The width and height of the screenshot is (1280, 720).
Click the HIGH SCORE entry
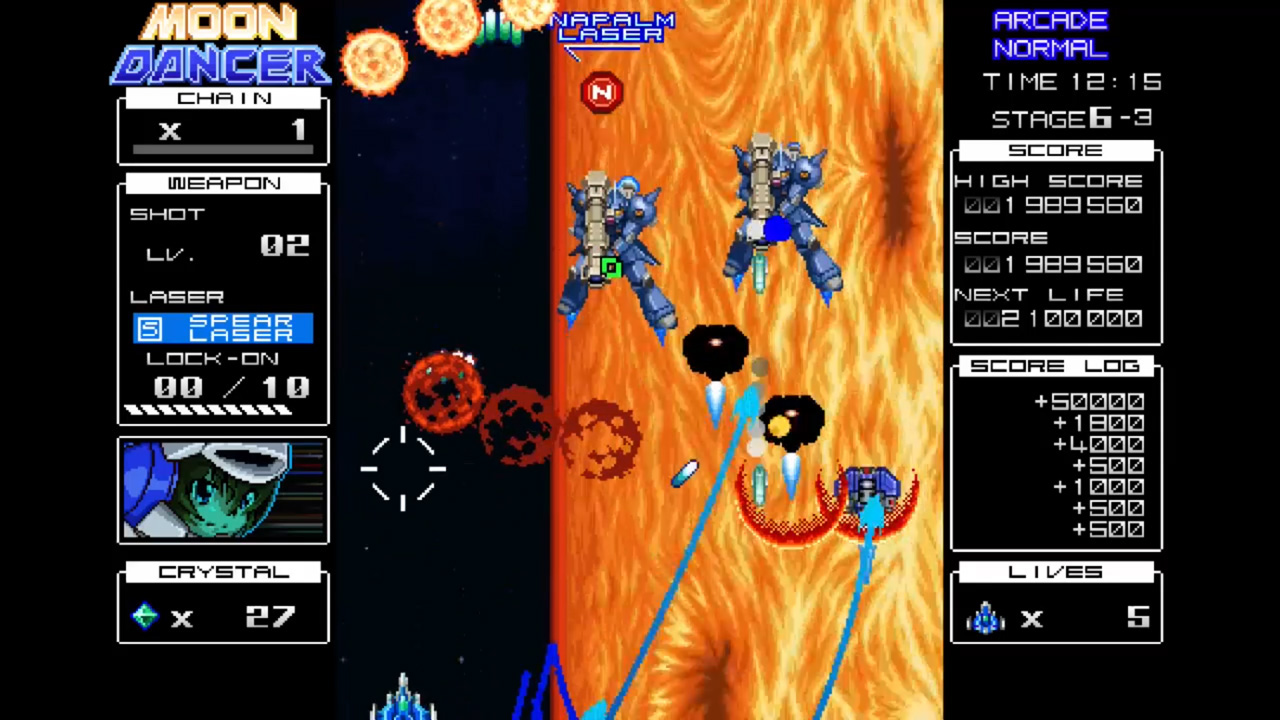(x=1053, y=181)
